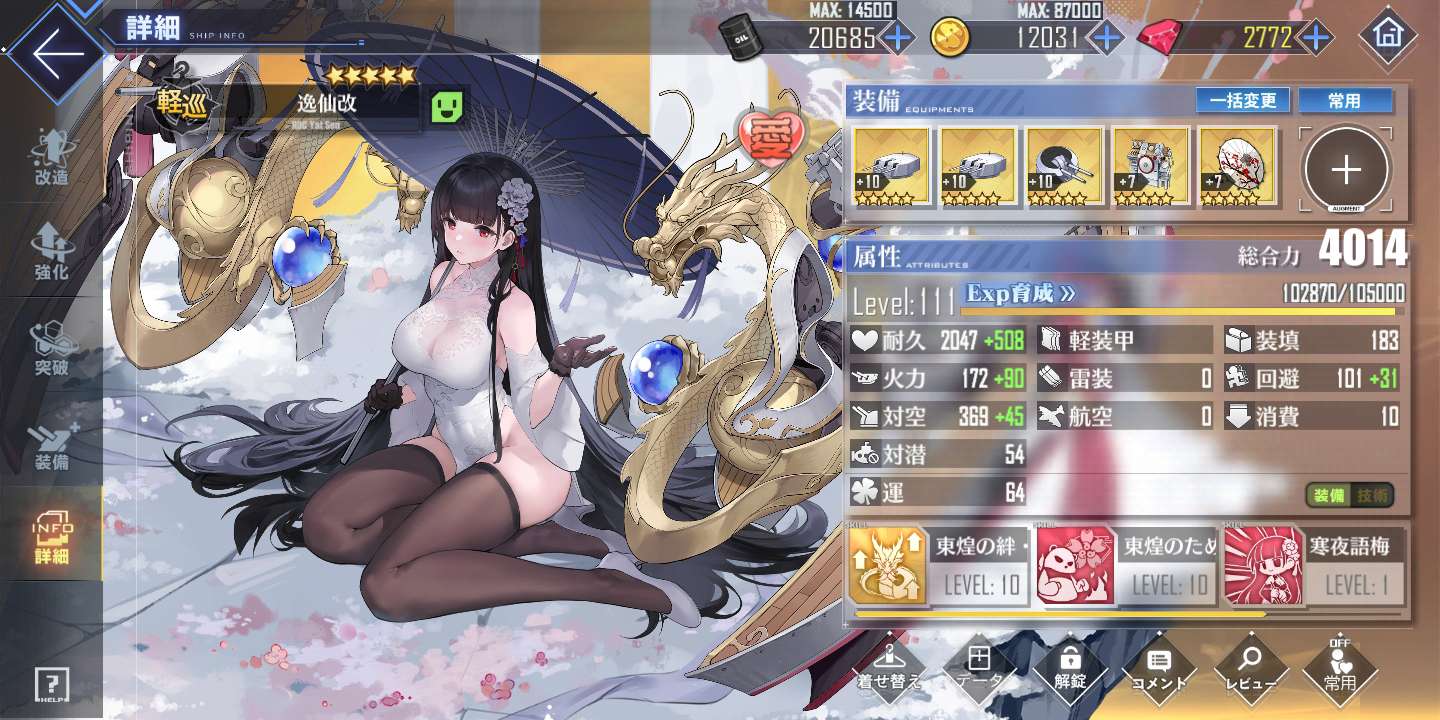Open the 改造 retrofit tab
This screenshot has height=720, width=1440.
pos(51,157)
